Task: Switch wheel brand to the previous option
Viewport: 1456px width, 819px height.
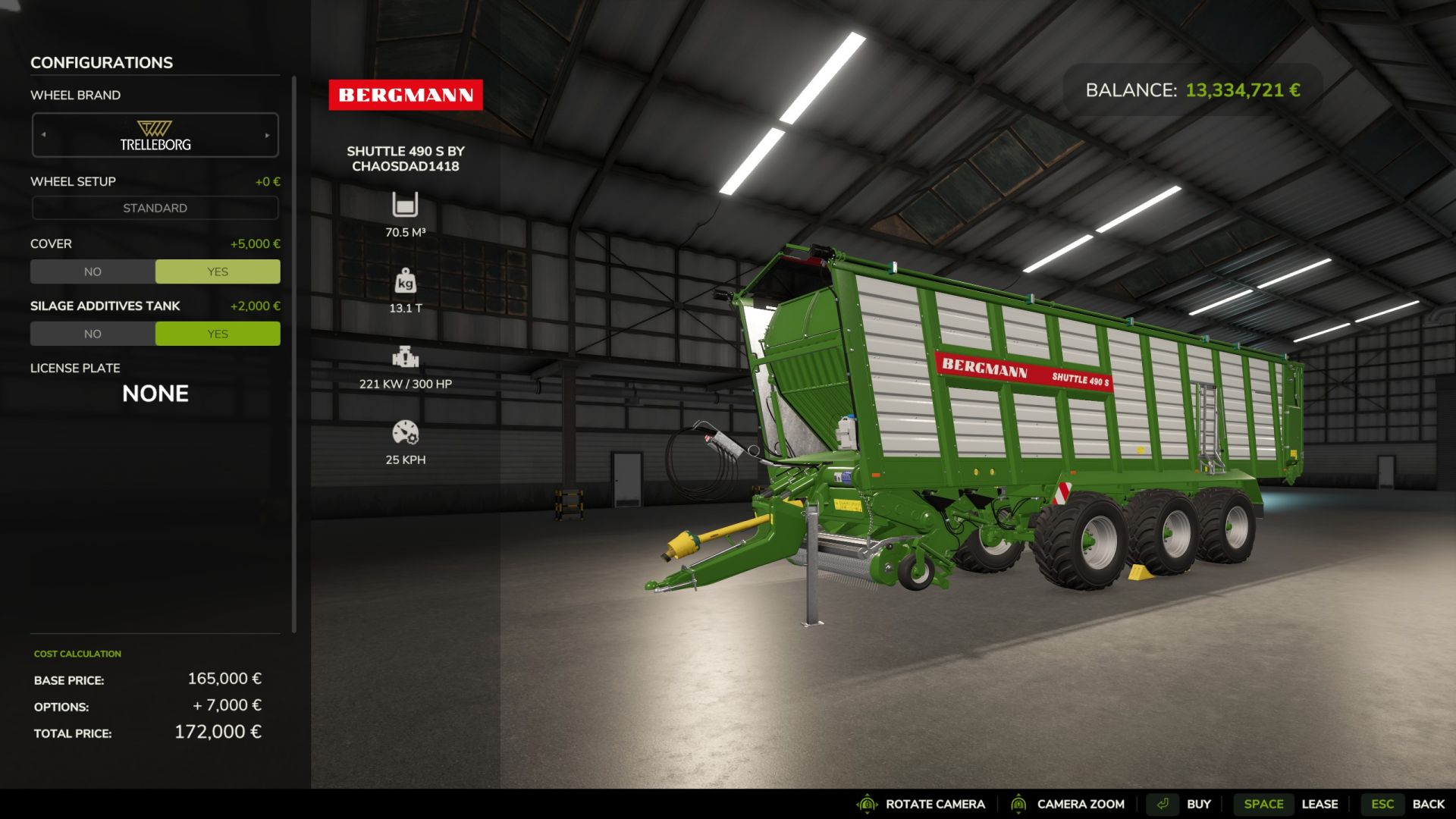Action: click(44, 135)
